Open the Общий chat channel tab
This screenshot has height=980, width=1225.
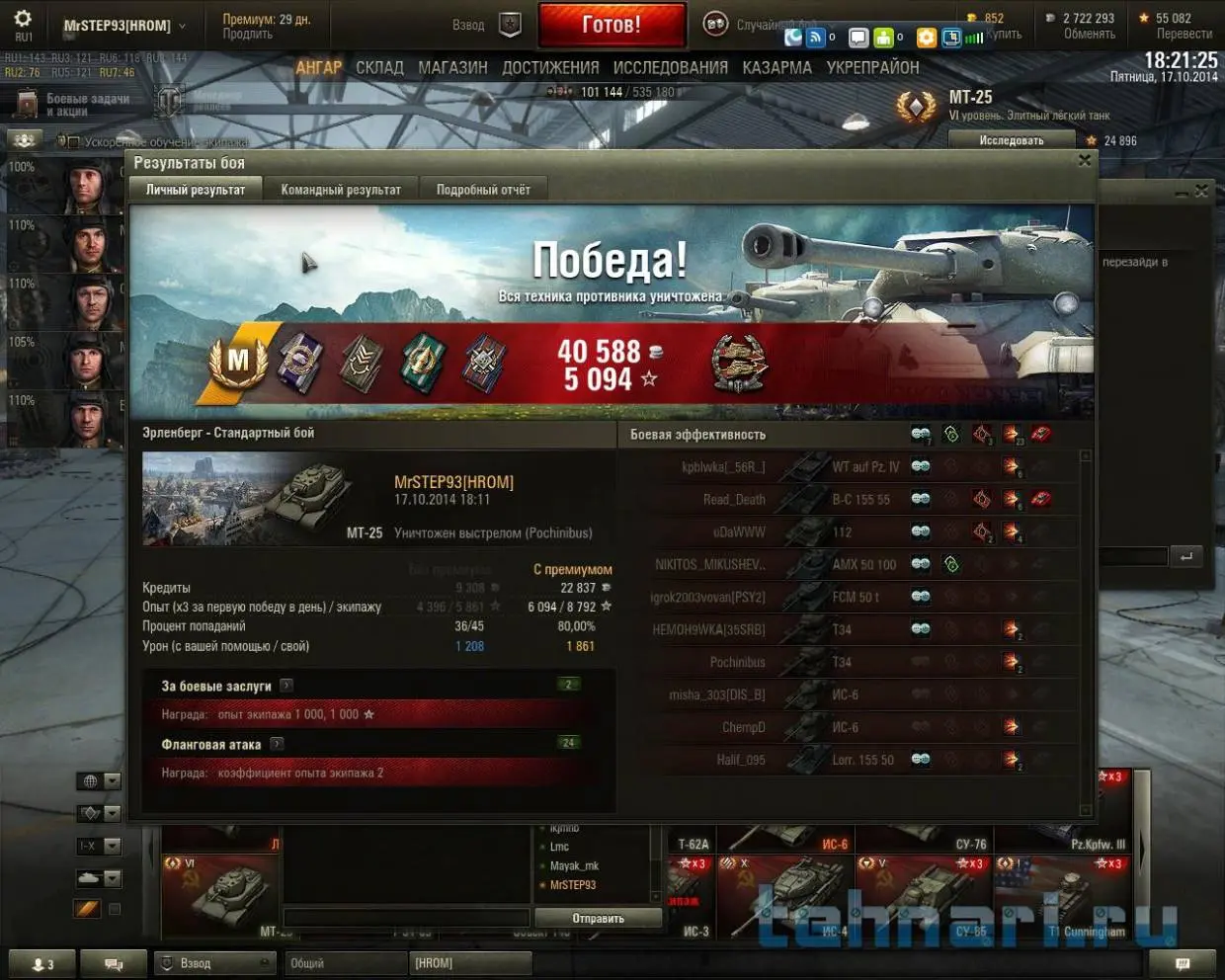[344, 963]
